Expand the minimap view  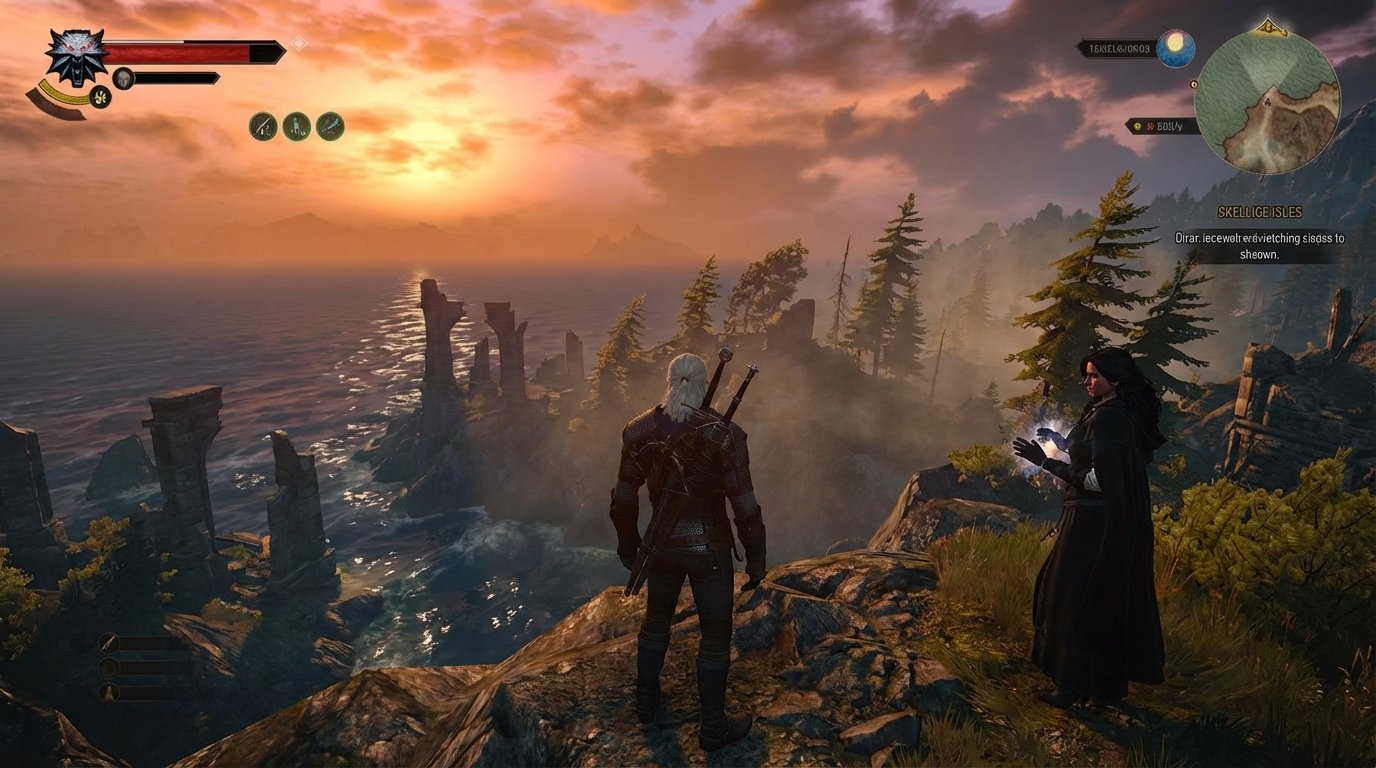(1268, 100)
